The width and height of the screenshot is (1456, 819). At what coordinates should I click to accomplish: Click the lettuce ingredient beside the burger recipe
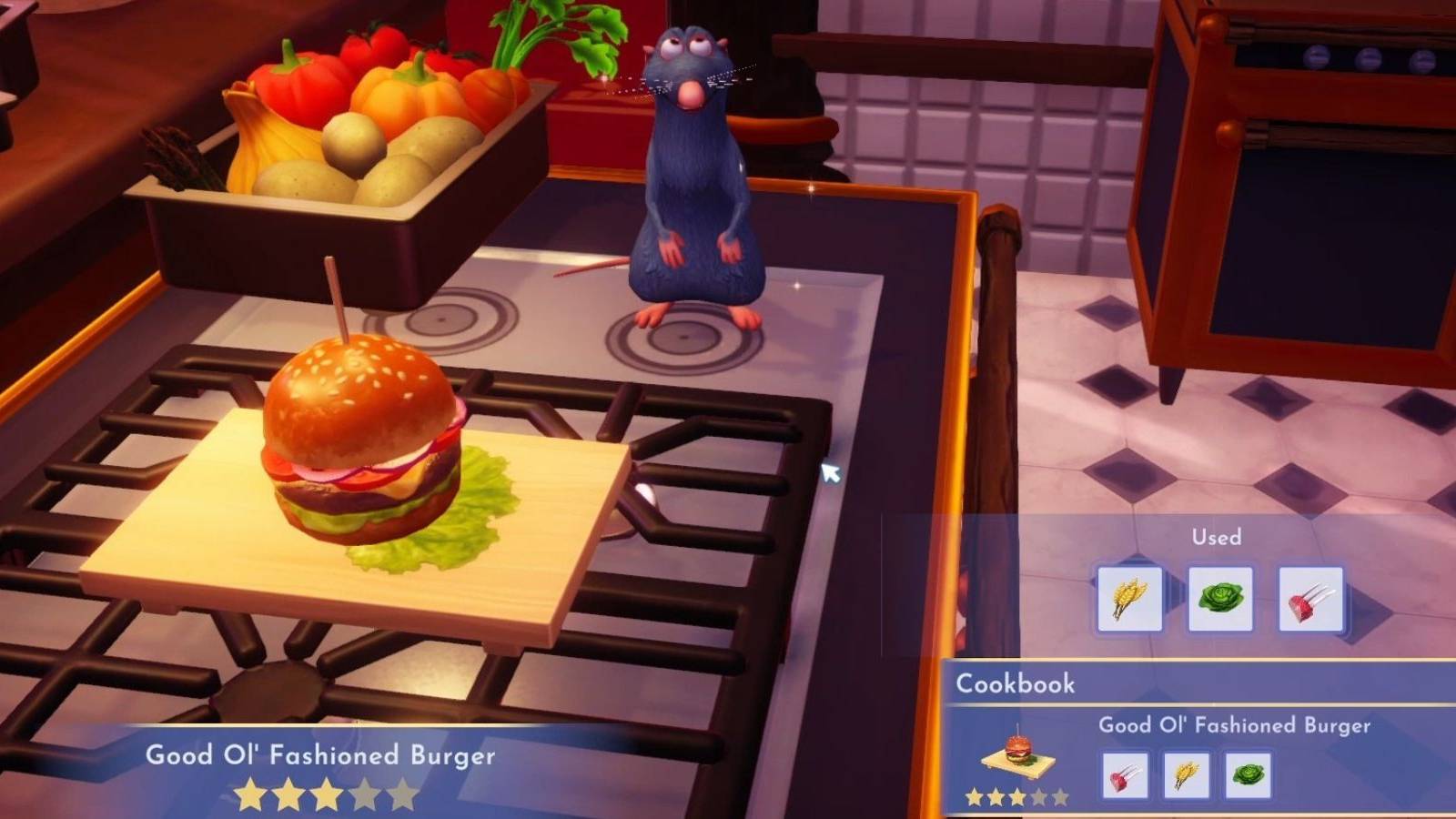pyautogui.click(x=1248, y=773)
